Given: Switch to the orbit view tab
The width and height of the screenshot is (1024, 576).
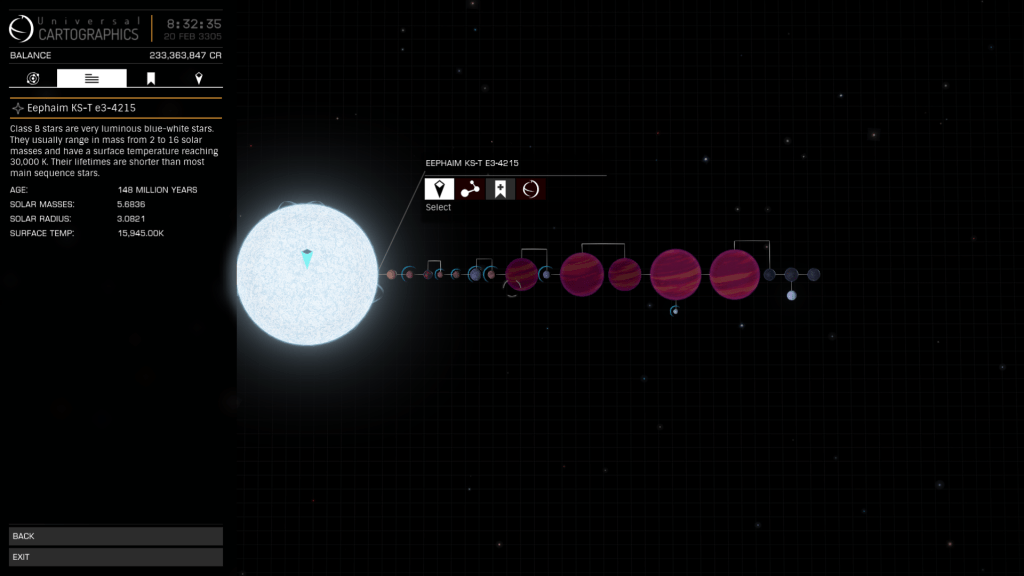Looking at the screenshot, I should (33, 78).
